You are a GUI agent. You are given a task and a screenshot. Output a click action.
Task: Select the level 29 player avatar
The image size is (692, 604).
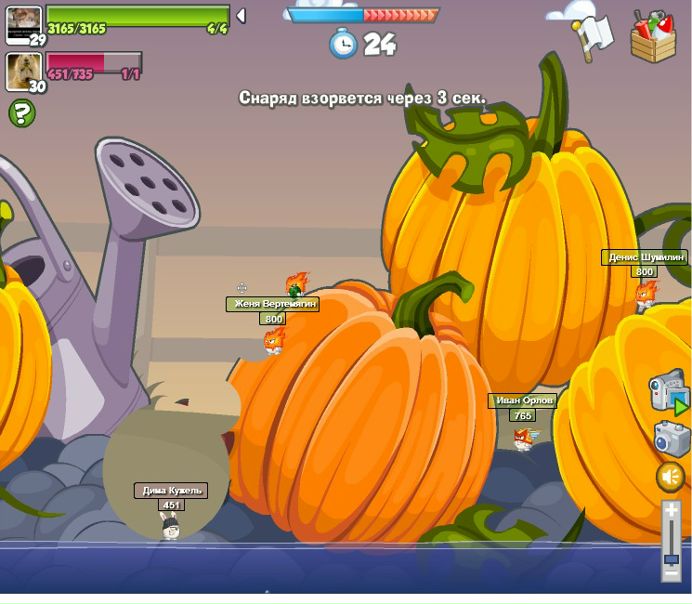tap(23, 24)
